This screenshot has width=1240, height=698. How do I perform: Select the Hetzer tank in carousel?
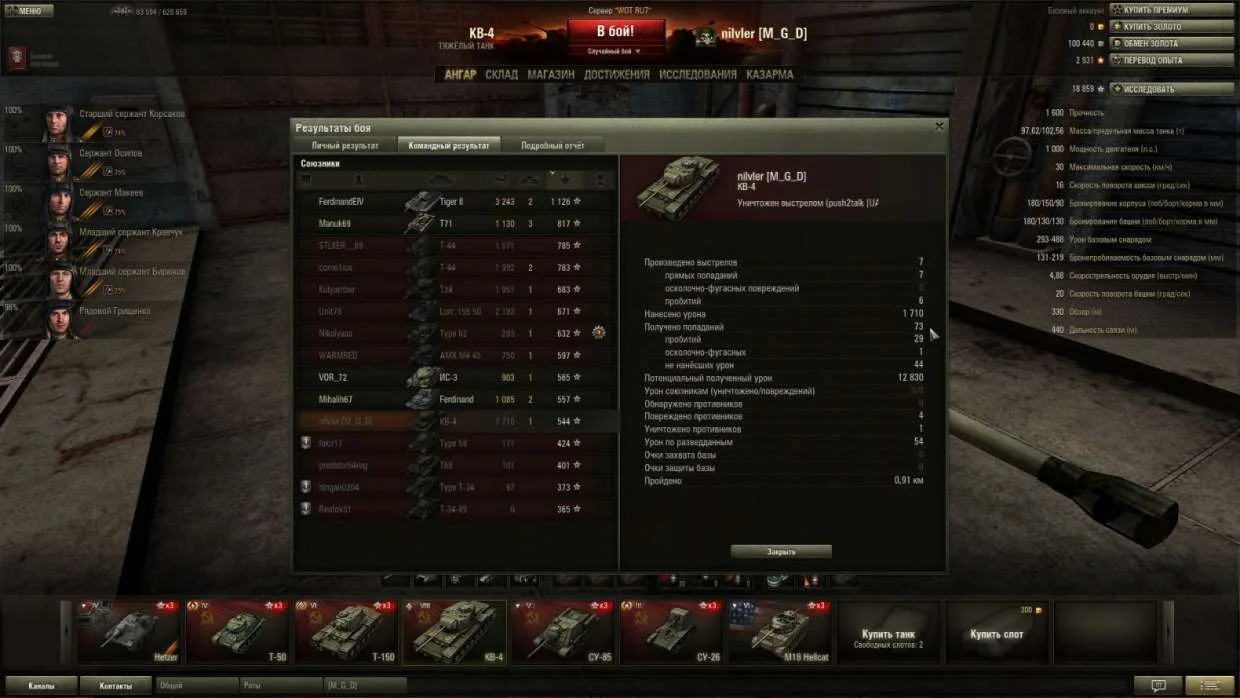[129, 632]
